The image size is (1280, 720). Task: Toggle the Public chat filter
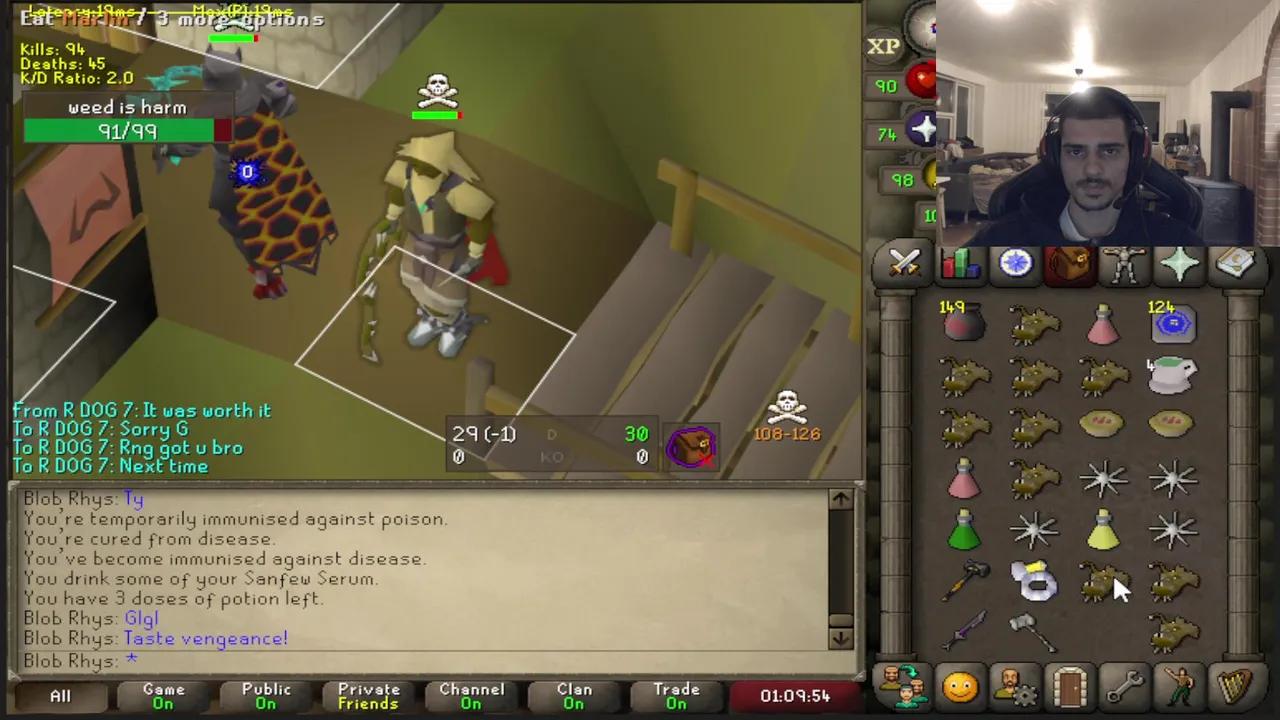[x=265, y=695]
